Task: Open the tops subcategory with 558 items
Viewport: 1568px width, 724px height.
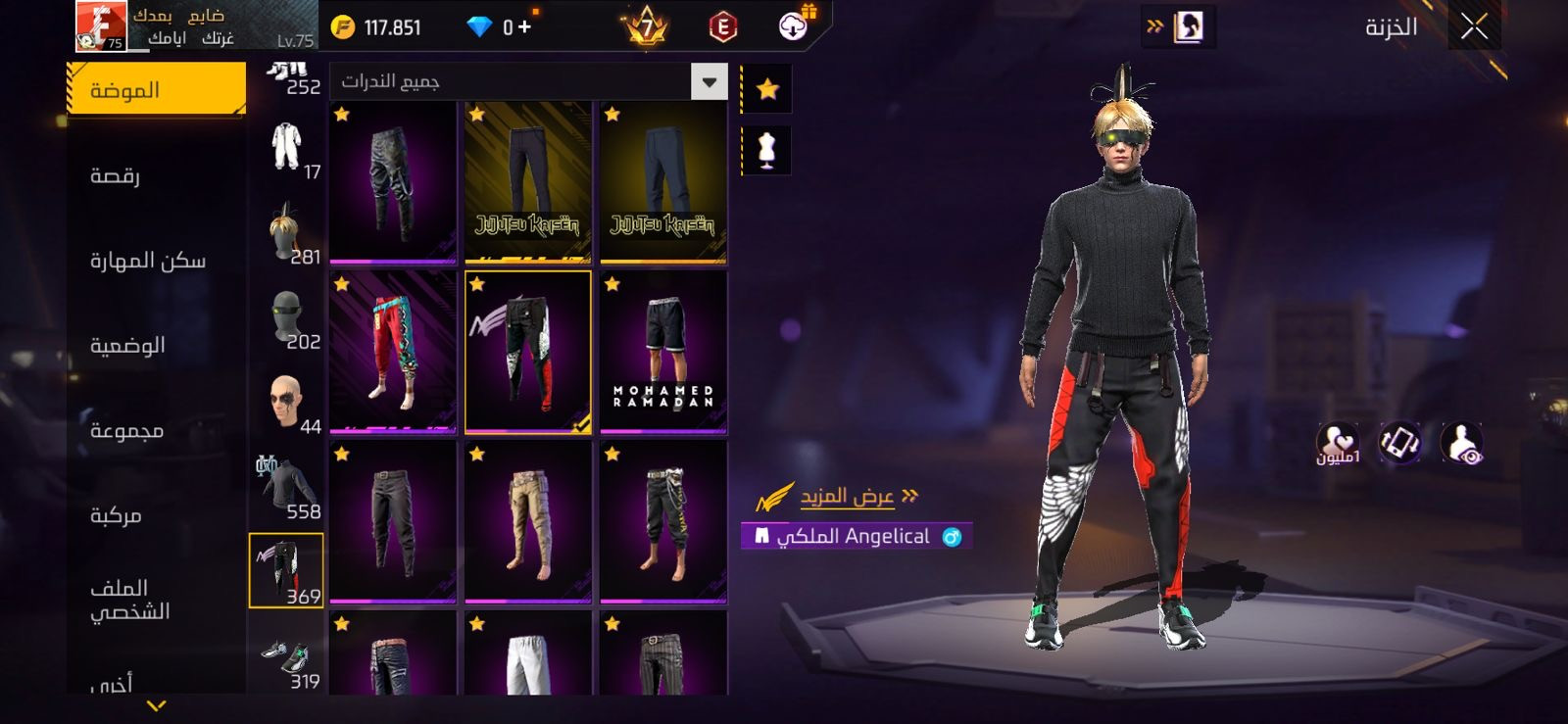Action: pyautogui.click(x=286, y=488)
